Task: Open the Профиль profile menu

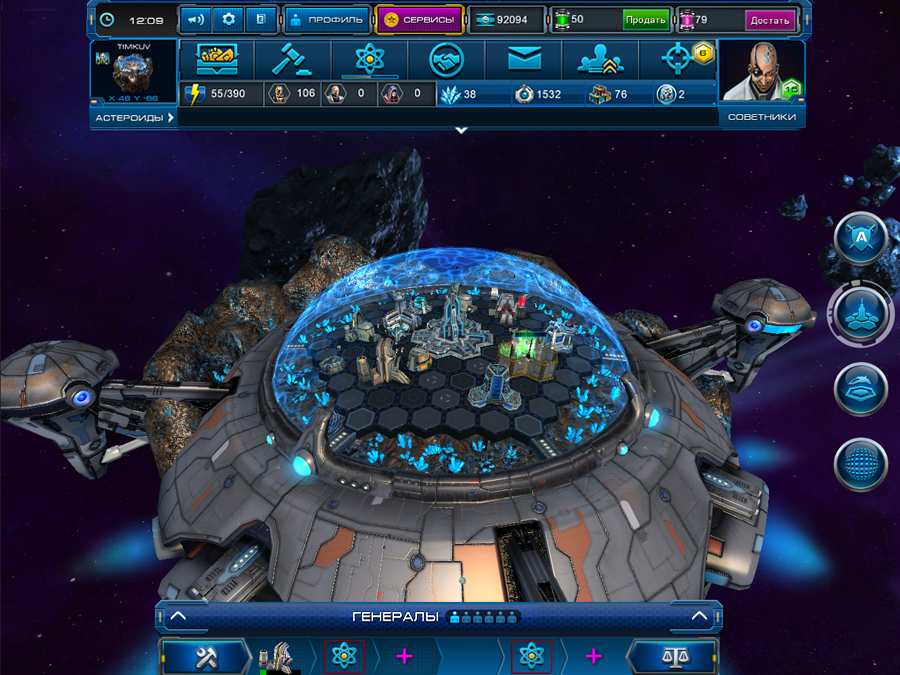Action: (x=326, y=19)
